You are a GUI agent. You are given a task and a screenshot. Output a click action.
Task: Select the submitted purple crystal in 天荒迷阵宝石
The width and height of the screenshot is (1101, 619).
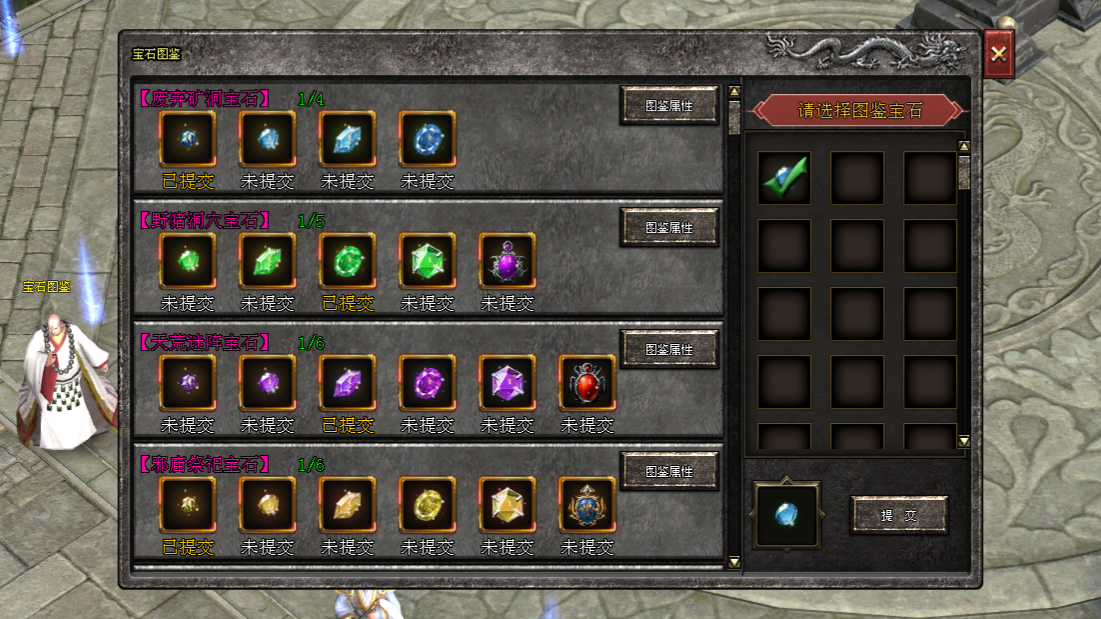point(348,383)
